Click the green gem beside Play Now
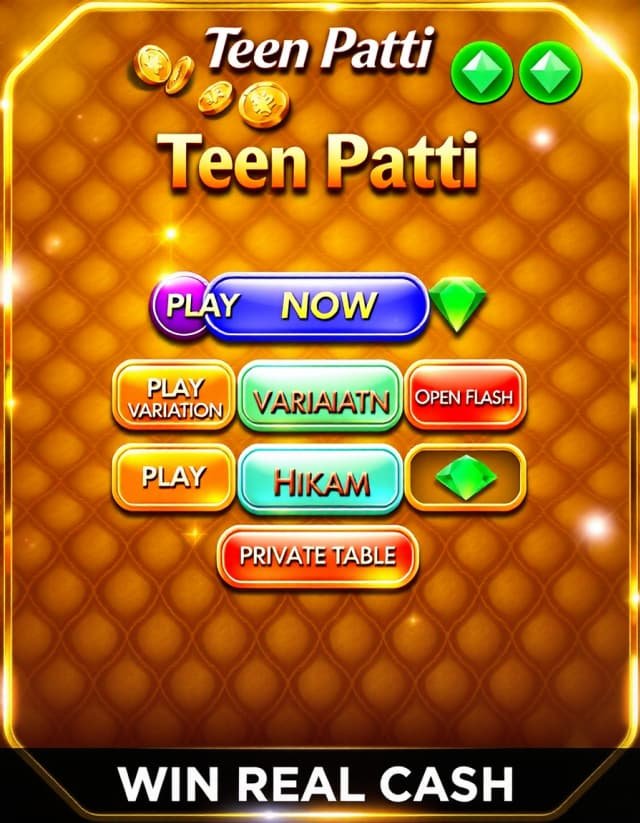 click(458, 305)
